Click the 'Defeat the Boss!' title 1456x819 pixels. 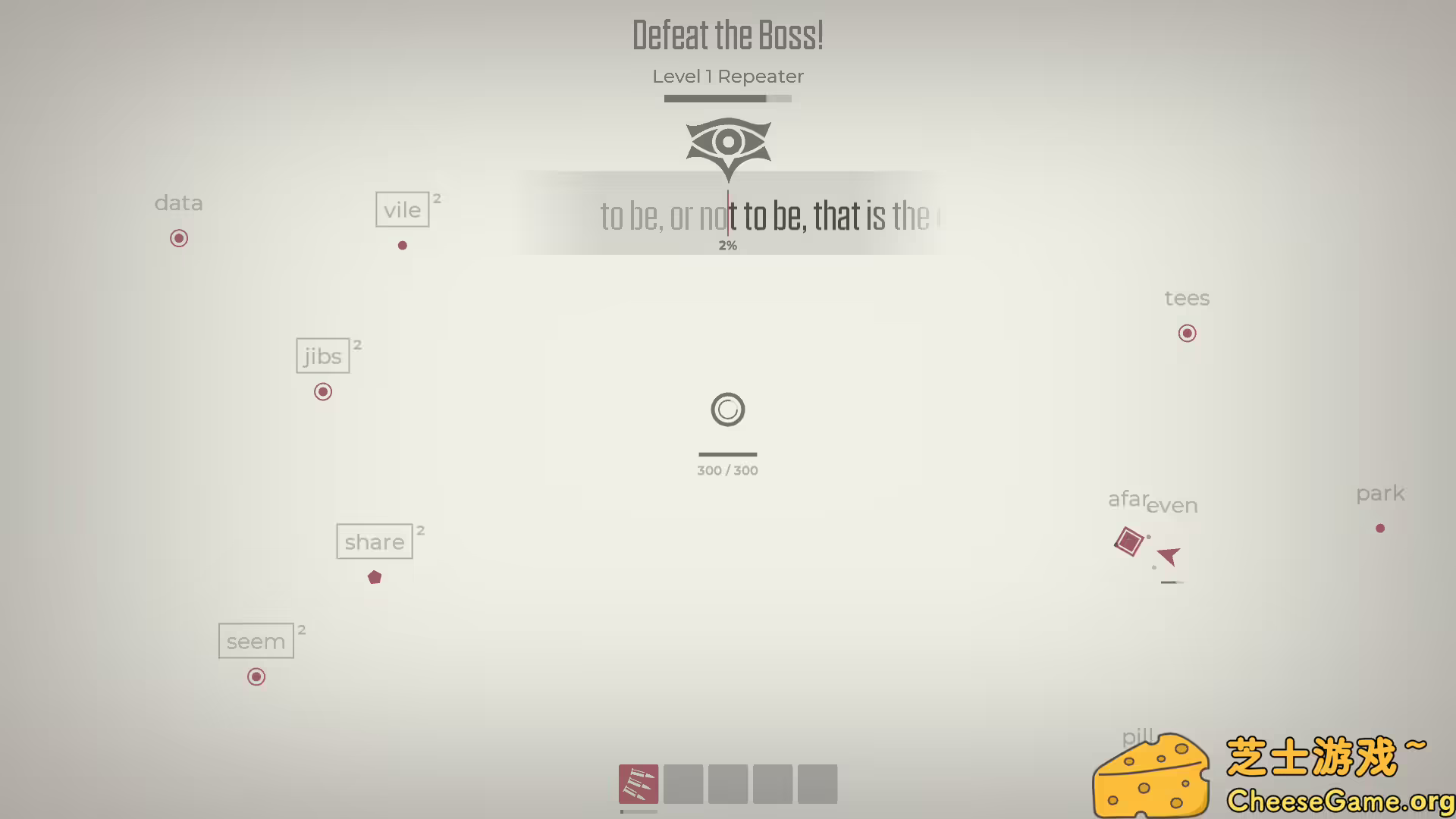click(x=727, y=34)
